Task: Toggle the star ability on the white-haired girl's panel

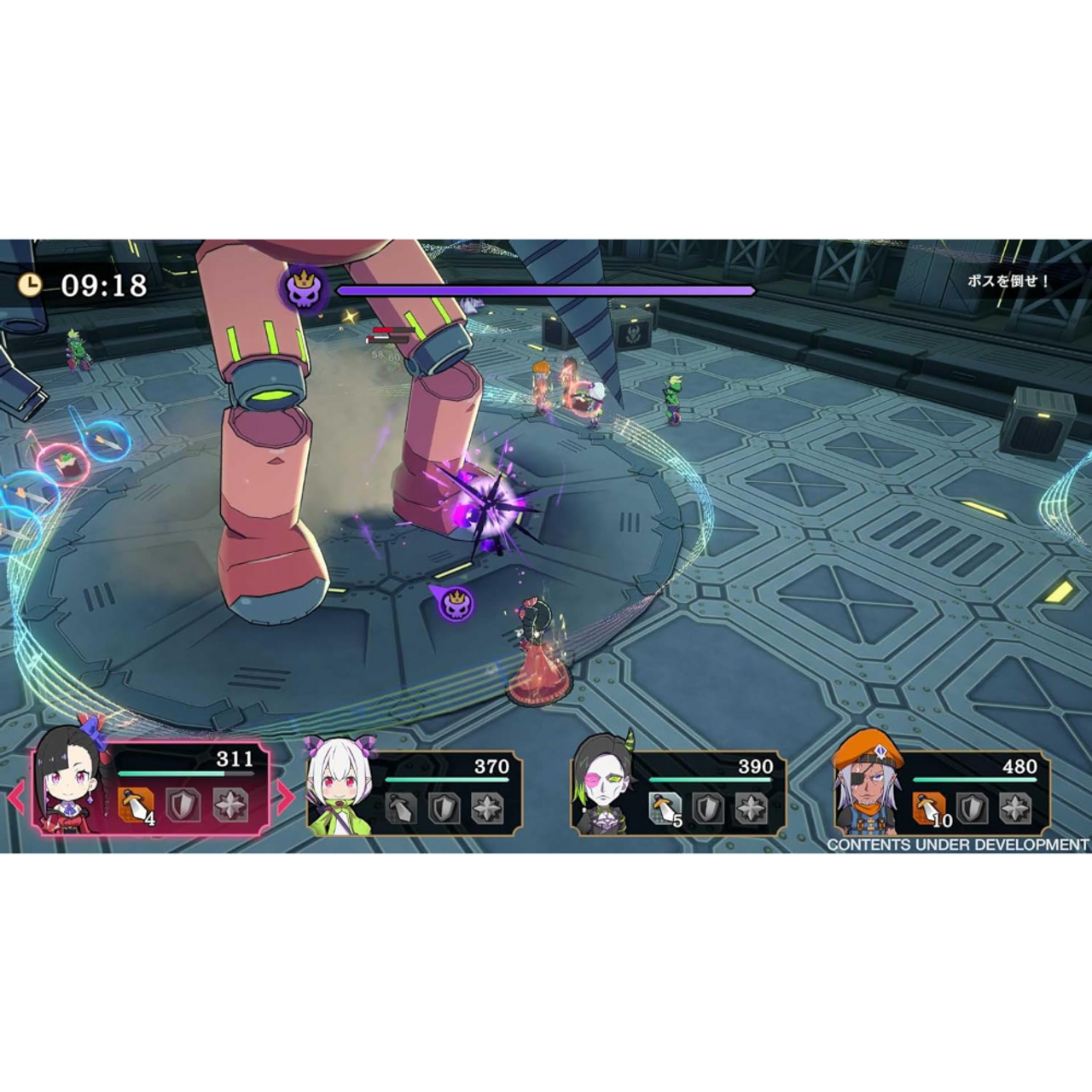Action: click(488, 808)
